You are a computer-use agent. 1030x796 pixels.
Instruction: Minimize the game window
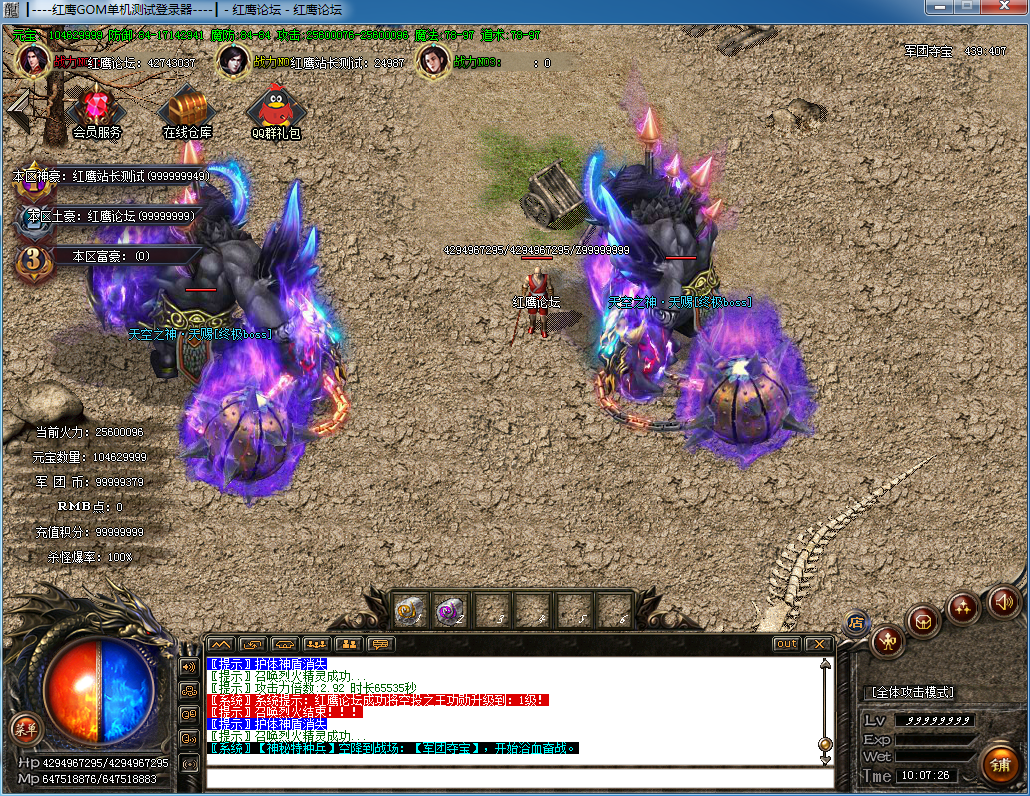coord(939,8)
